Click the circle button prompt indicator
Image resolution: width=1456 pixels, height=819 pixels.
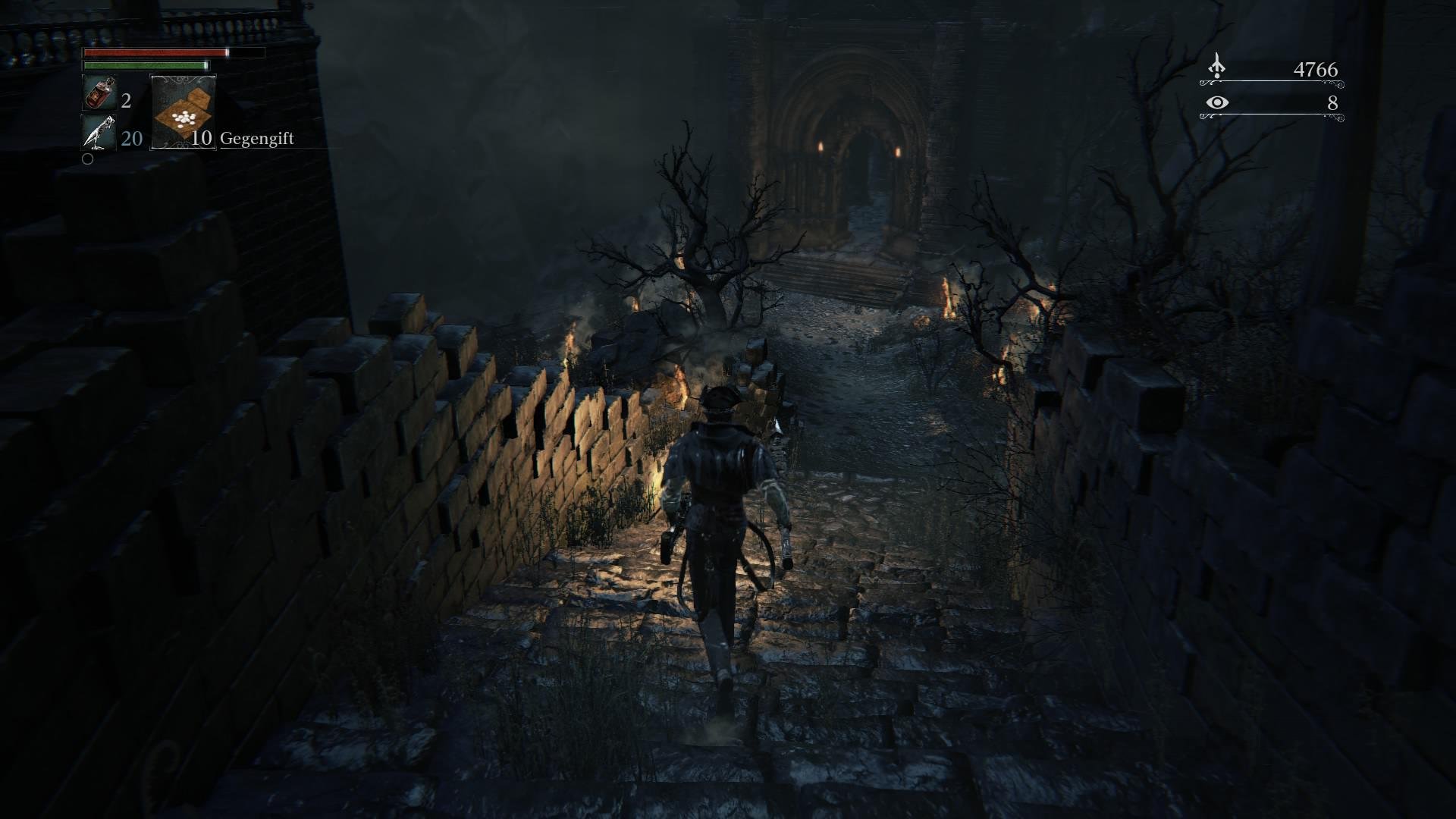pos(88,159)
